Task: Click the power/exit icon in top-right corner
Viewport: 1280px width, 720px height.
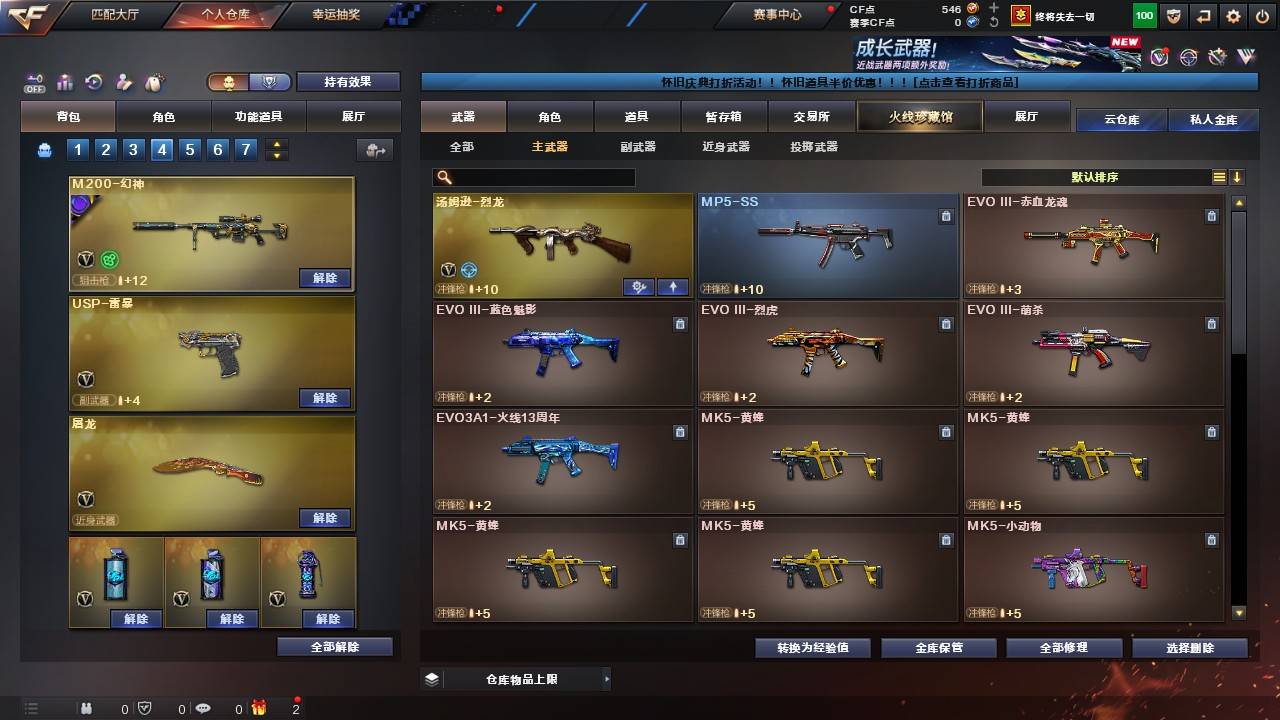Action: [1262, 15]
